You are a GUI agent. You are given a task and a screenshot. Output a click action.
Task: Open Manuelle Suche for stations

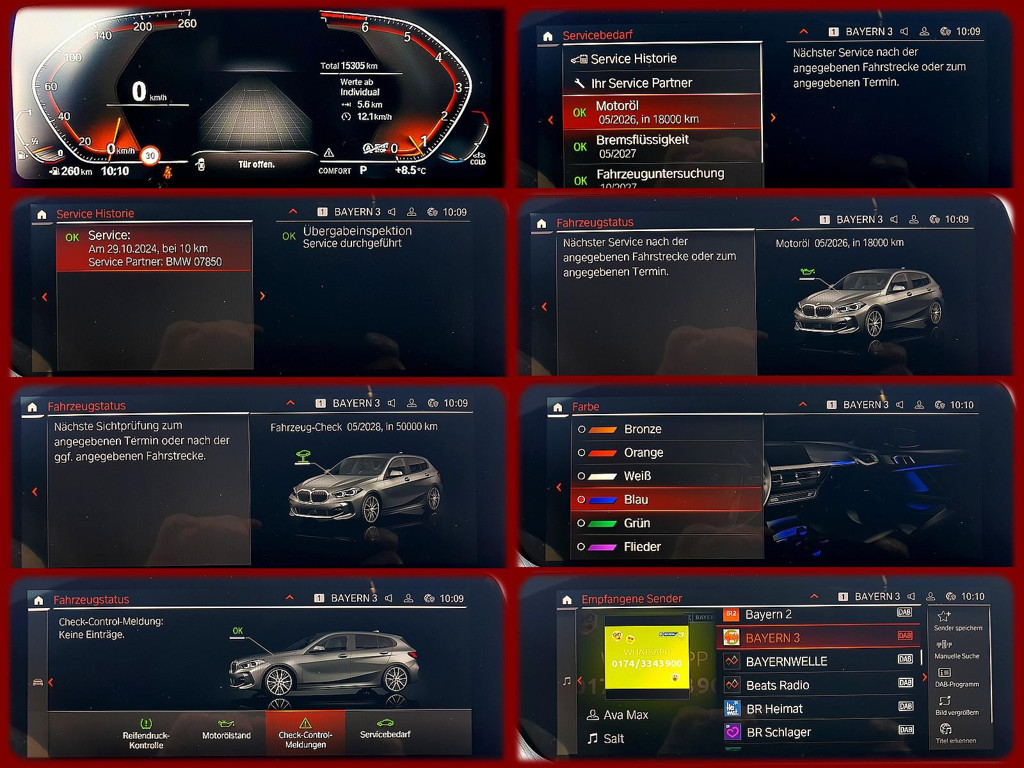[x=958, y=649]
